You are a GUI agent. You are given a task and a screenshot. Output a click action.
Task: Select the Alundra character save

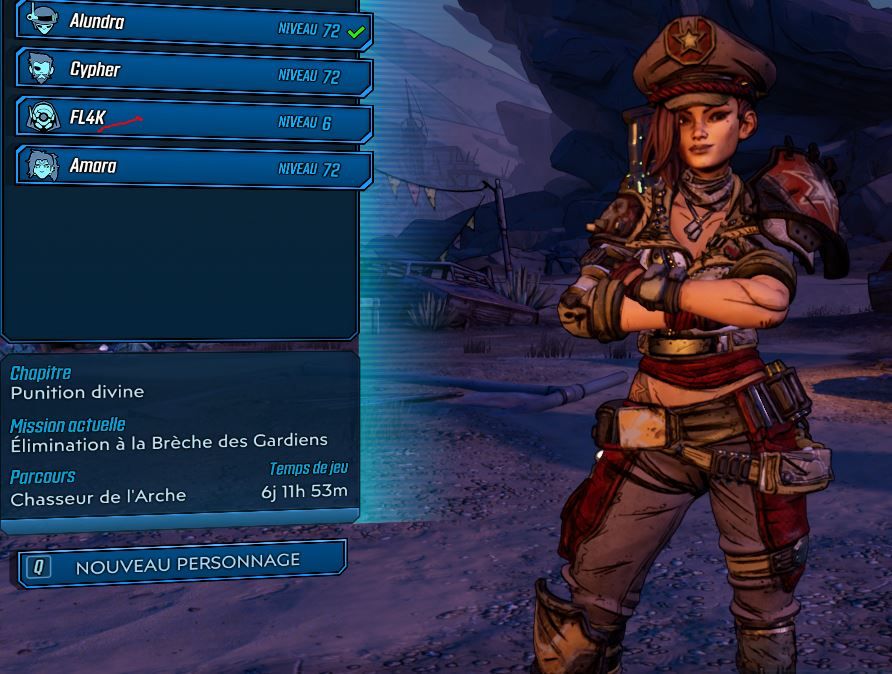click(x=195, y=24)
